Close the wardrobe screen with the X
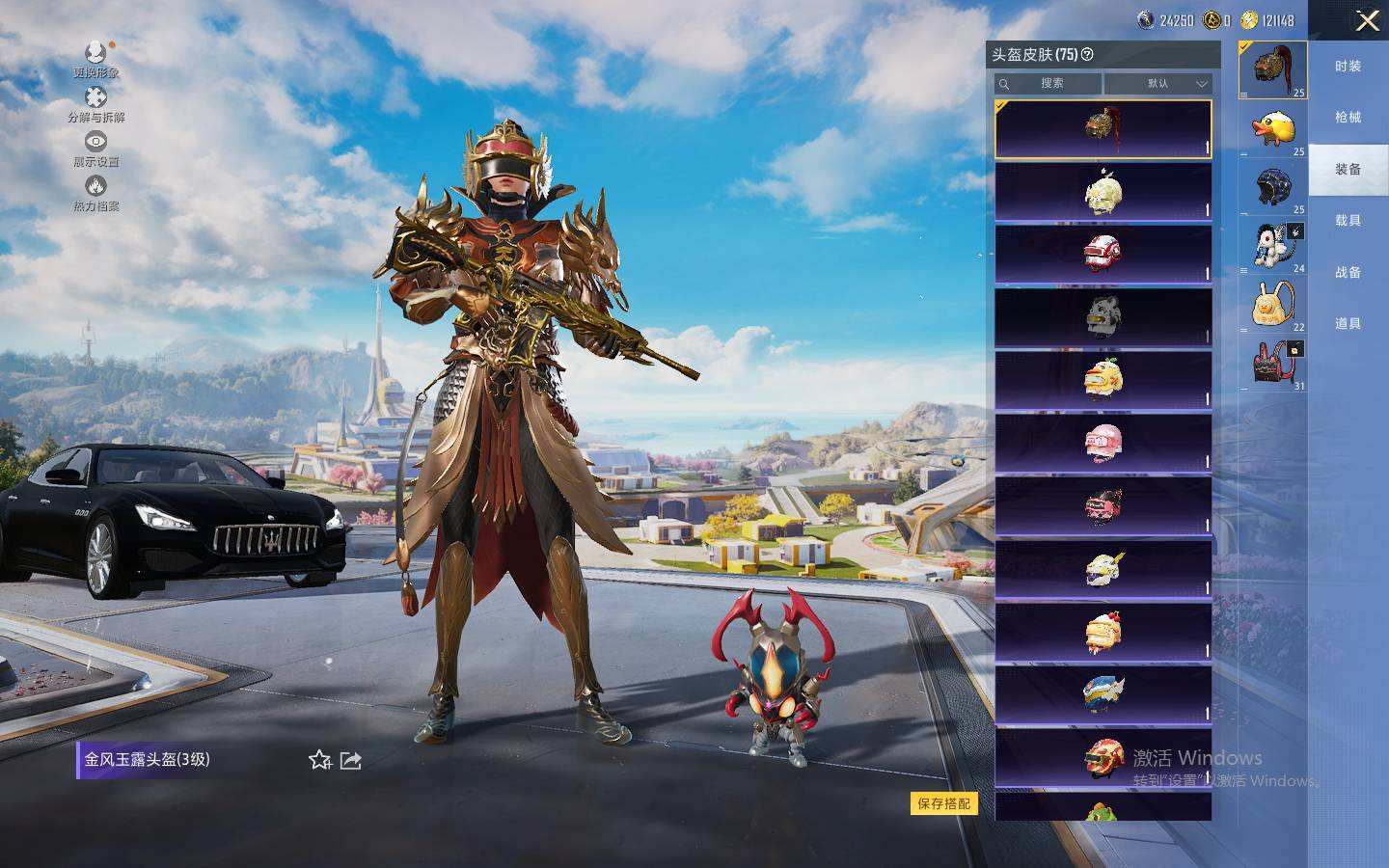This screenshot has height=868, width=1389. point(1367,21)
